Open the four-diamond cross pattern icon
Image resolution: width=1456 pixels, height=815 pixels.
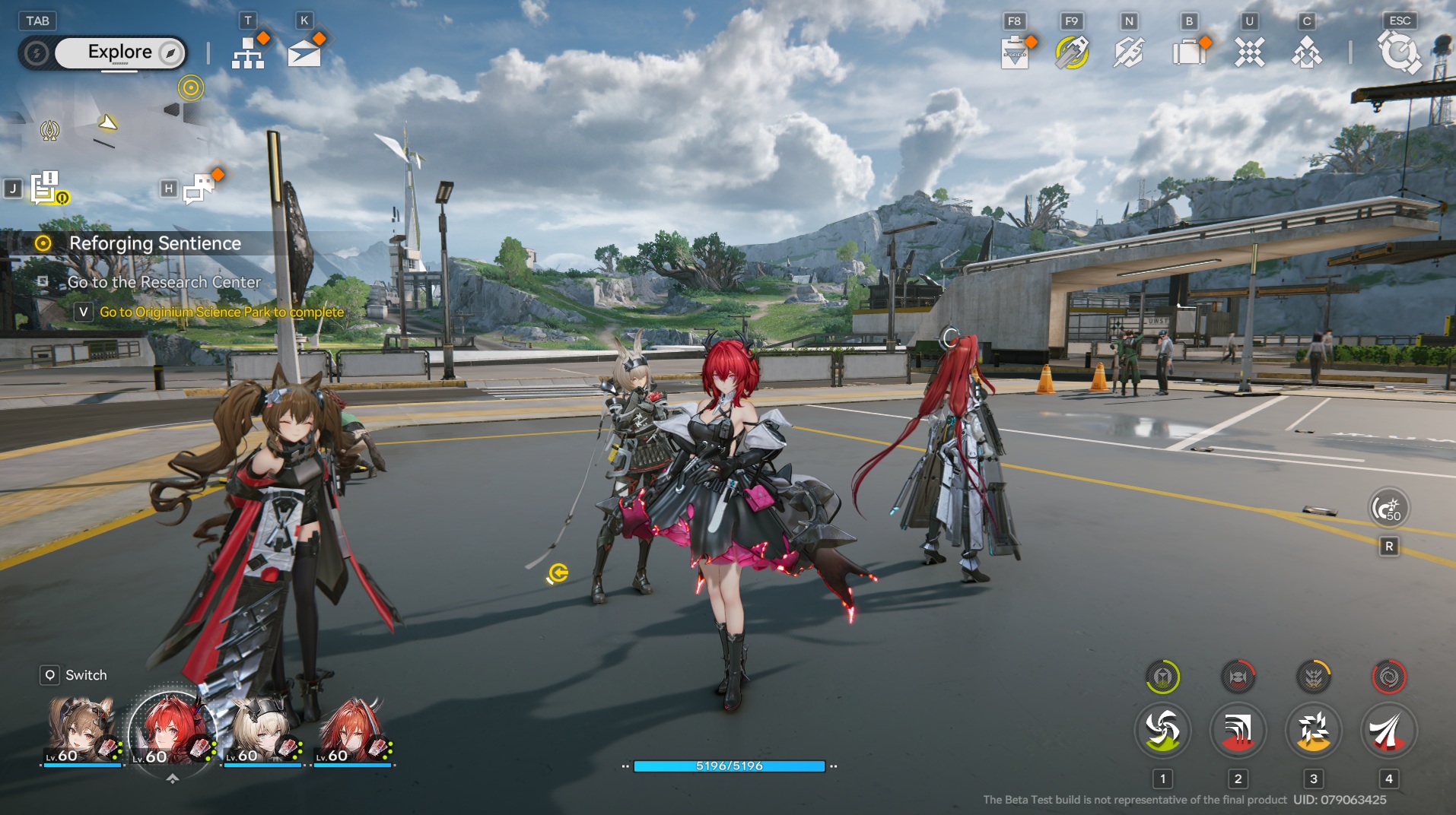[1248, 52]
